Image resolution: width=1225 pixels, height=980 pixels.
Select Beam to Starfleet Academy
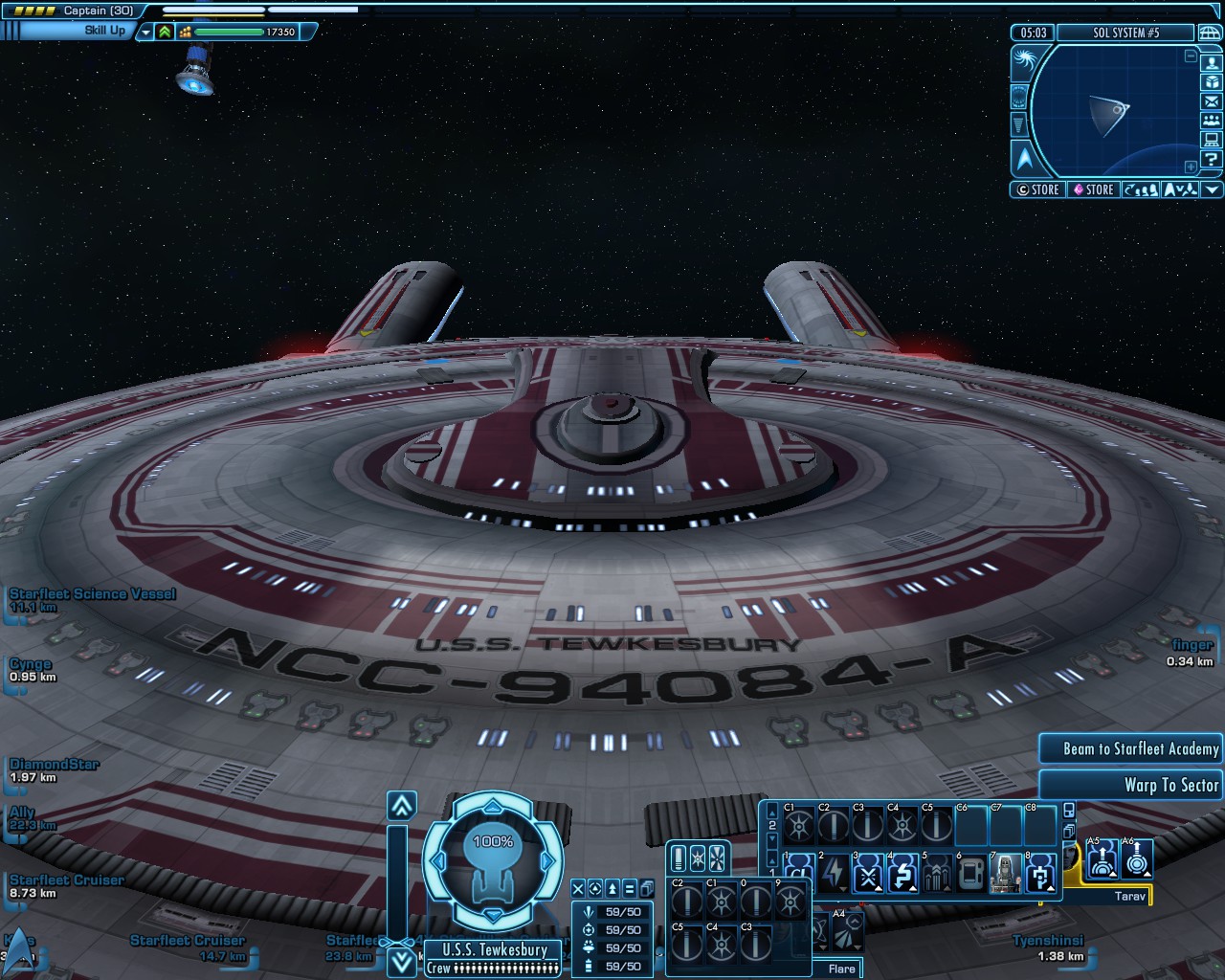pyautogui.click(x=1130, y=749)
